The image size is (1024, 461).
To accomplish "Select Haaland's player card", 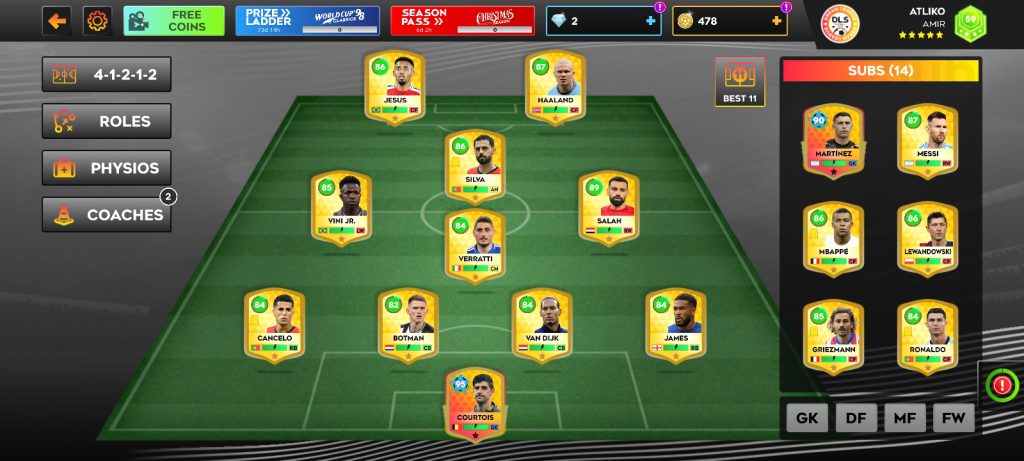I will pyautogui.click(x=556, y=88).
